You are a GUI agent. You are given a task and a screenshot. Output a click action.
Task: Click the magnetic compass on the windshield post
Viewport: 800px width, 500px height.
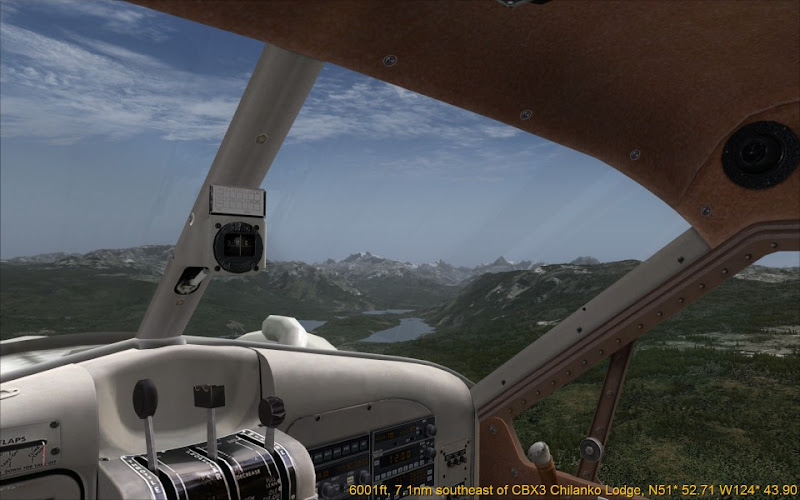click(239, 244)
